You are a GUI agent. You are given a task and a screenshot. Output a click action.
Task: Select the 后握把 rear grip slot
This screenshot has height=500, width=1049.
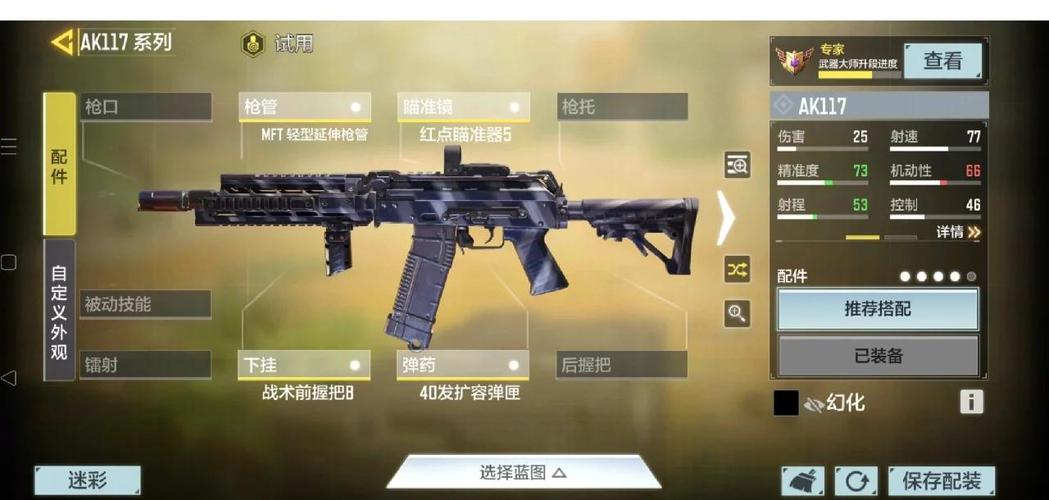click(622, 365)
